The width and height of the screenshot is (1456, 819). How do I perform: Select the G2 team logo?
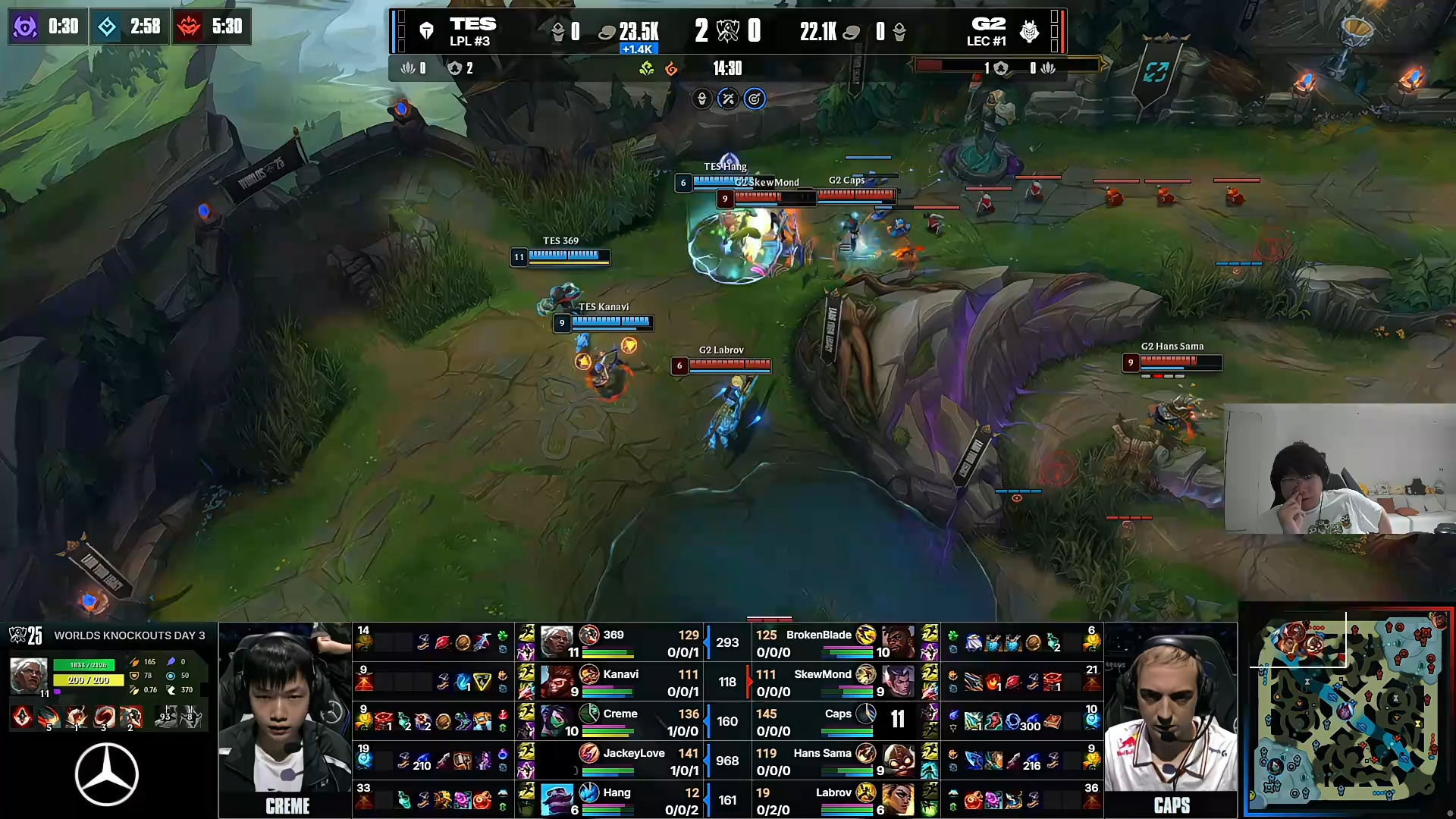coord(1029,31)
